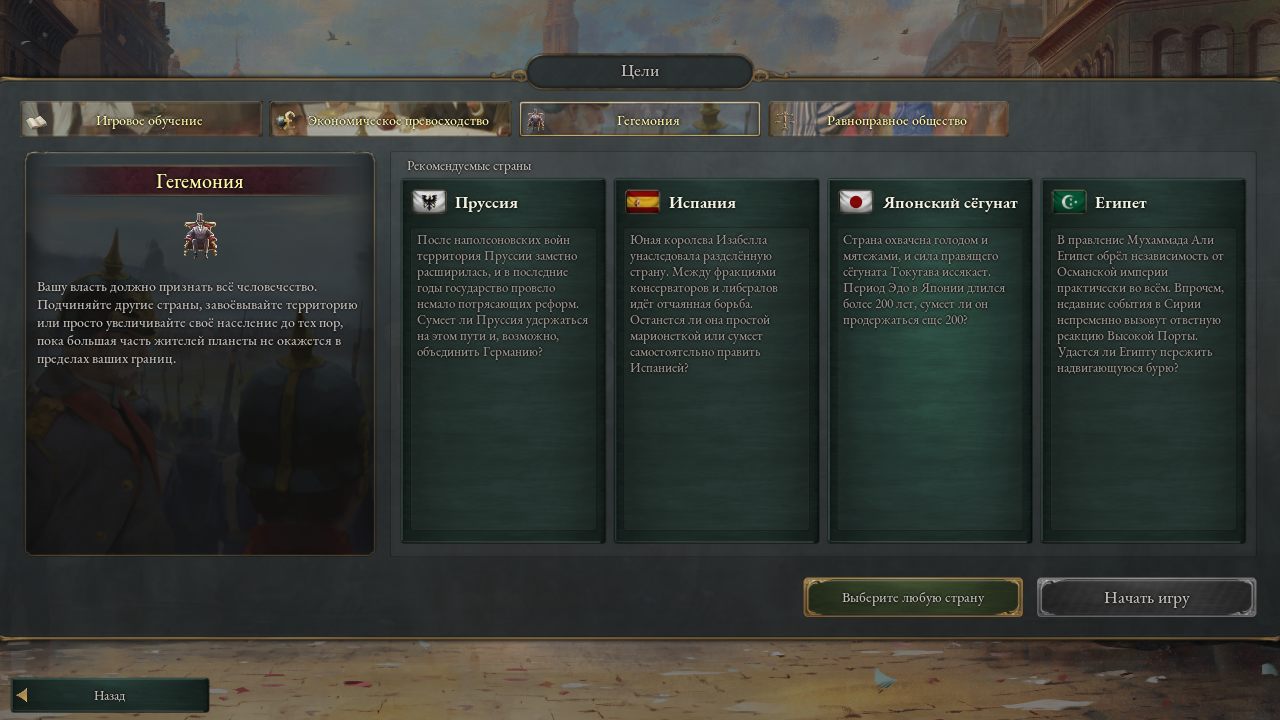The width and height of the screenshot is (1280, 720).
Task: Select the Японский сёгунат country card
Action: (x=930, y=360)
